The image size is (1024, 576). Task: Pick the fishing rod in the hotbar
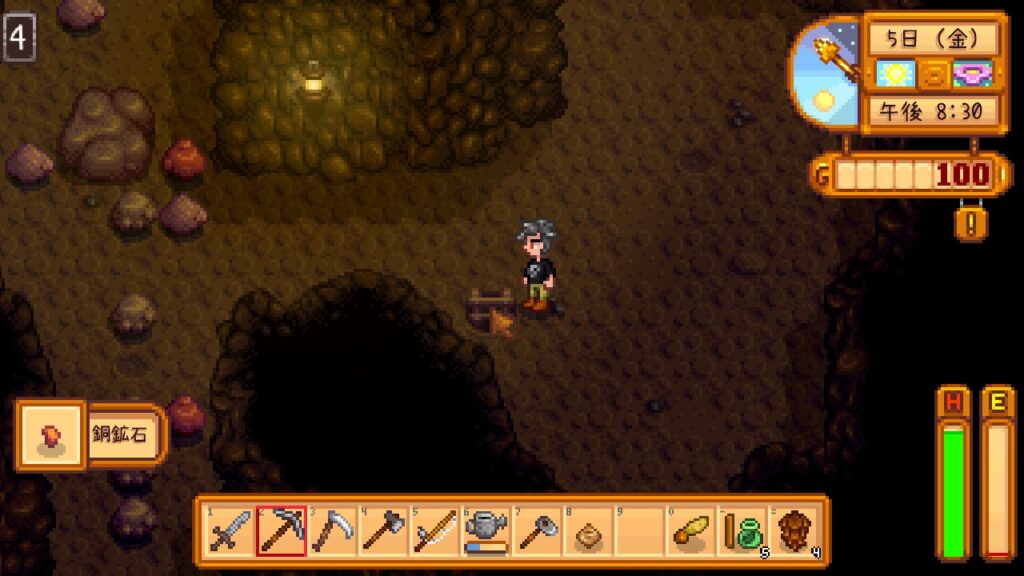click(x=435, y=531)
